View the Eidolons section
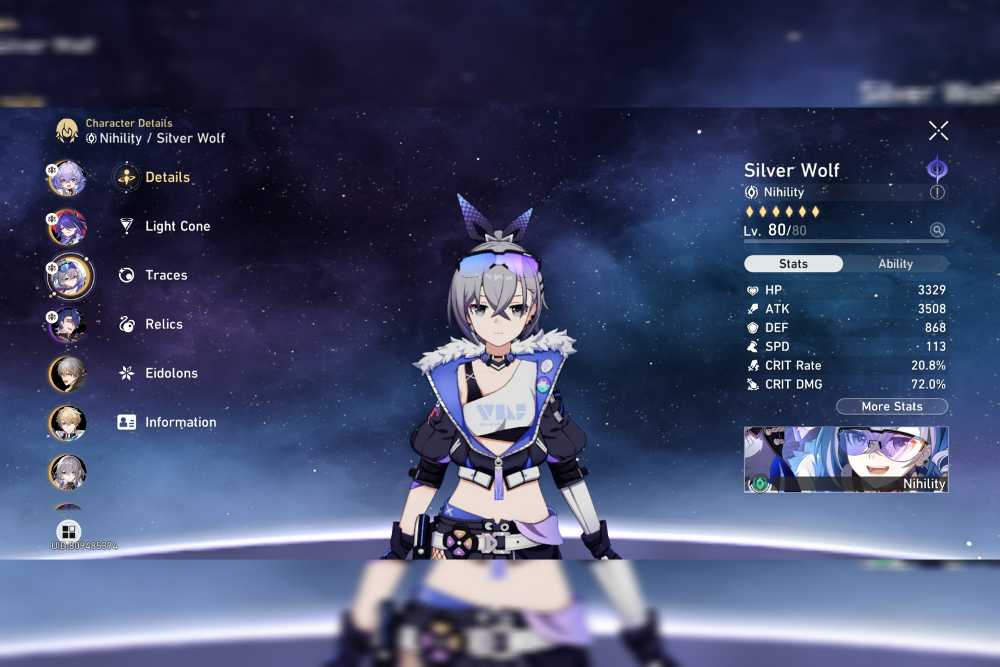This screenshot has width=1000, height=667. (x=171, y=374)
